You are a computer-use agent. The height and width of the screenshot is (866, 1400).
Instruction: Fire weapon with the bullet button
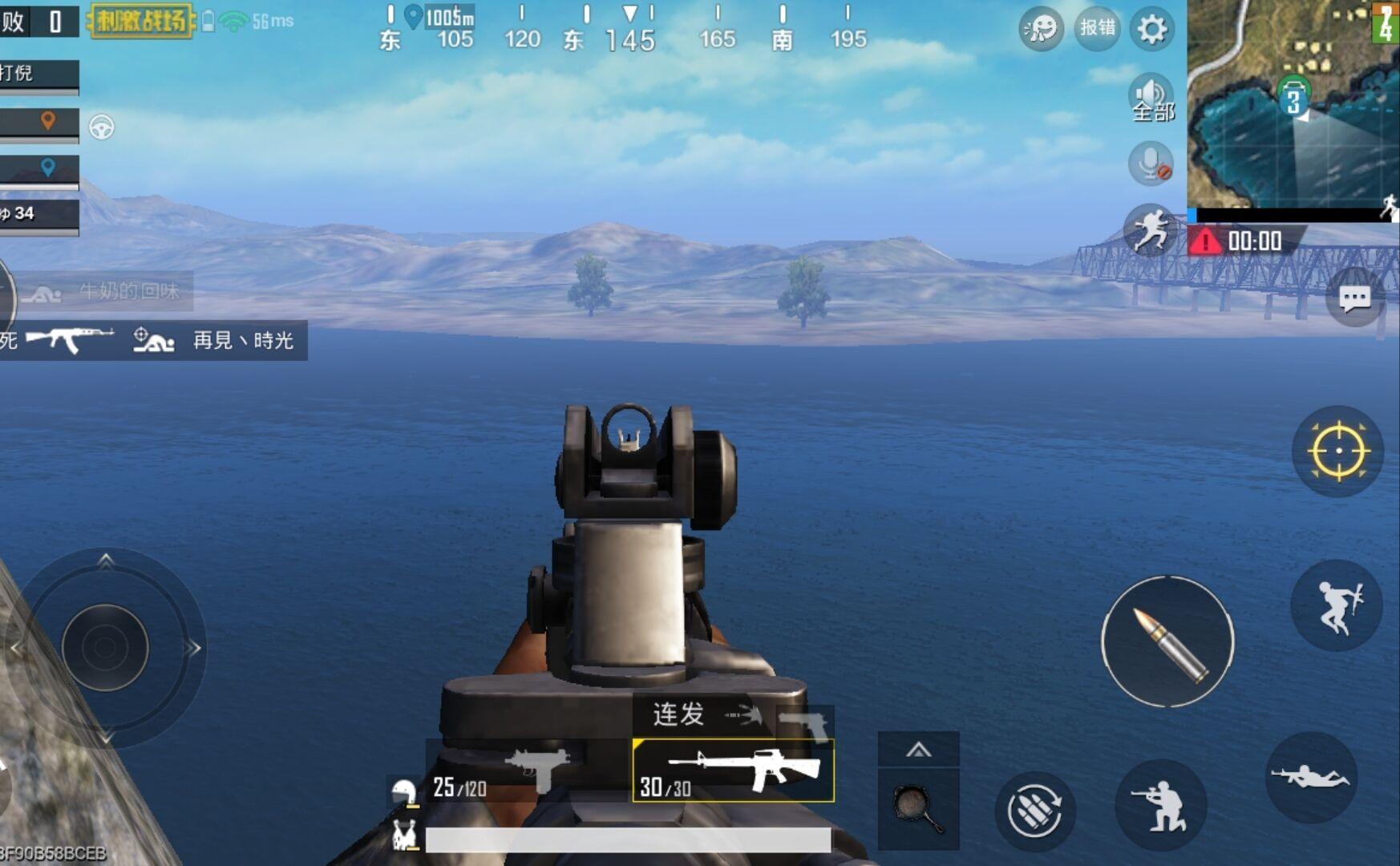click(1167, 641)
